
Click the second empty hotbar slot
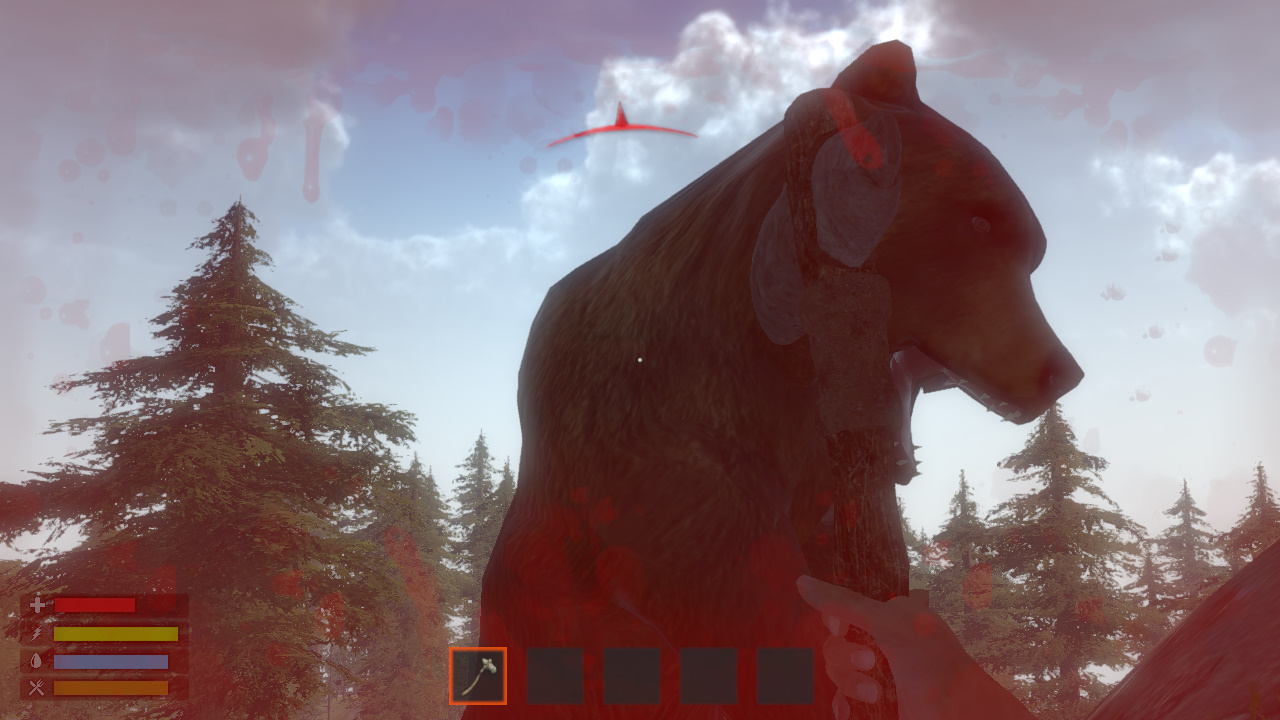(x=555, y=678)
